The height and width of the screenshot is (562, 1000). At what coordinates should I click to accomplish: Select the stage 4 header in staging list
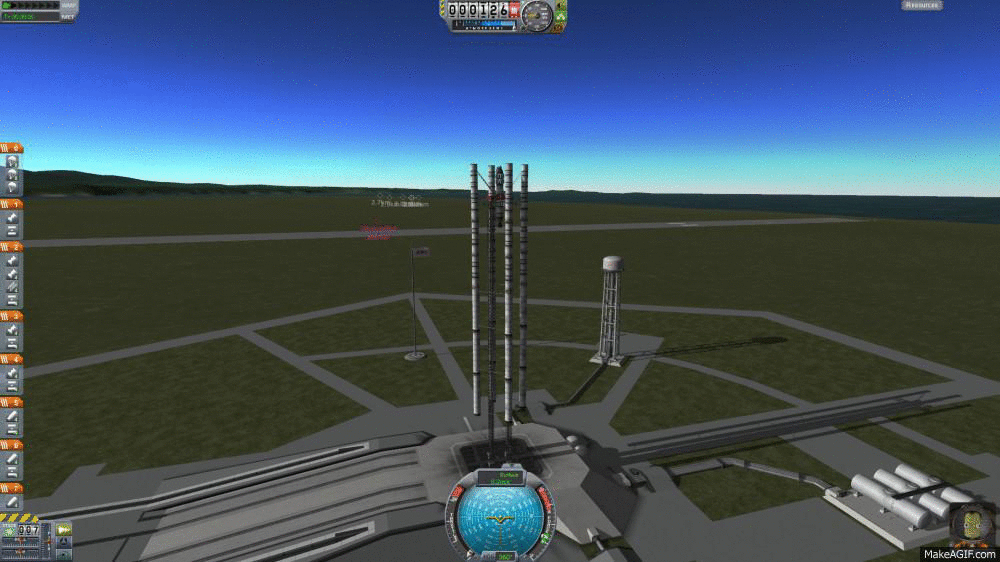12,358
